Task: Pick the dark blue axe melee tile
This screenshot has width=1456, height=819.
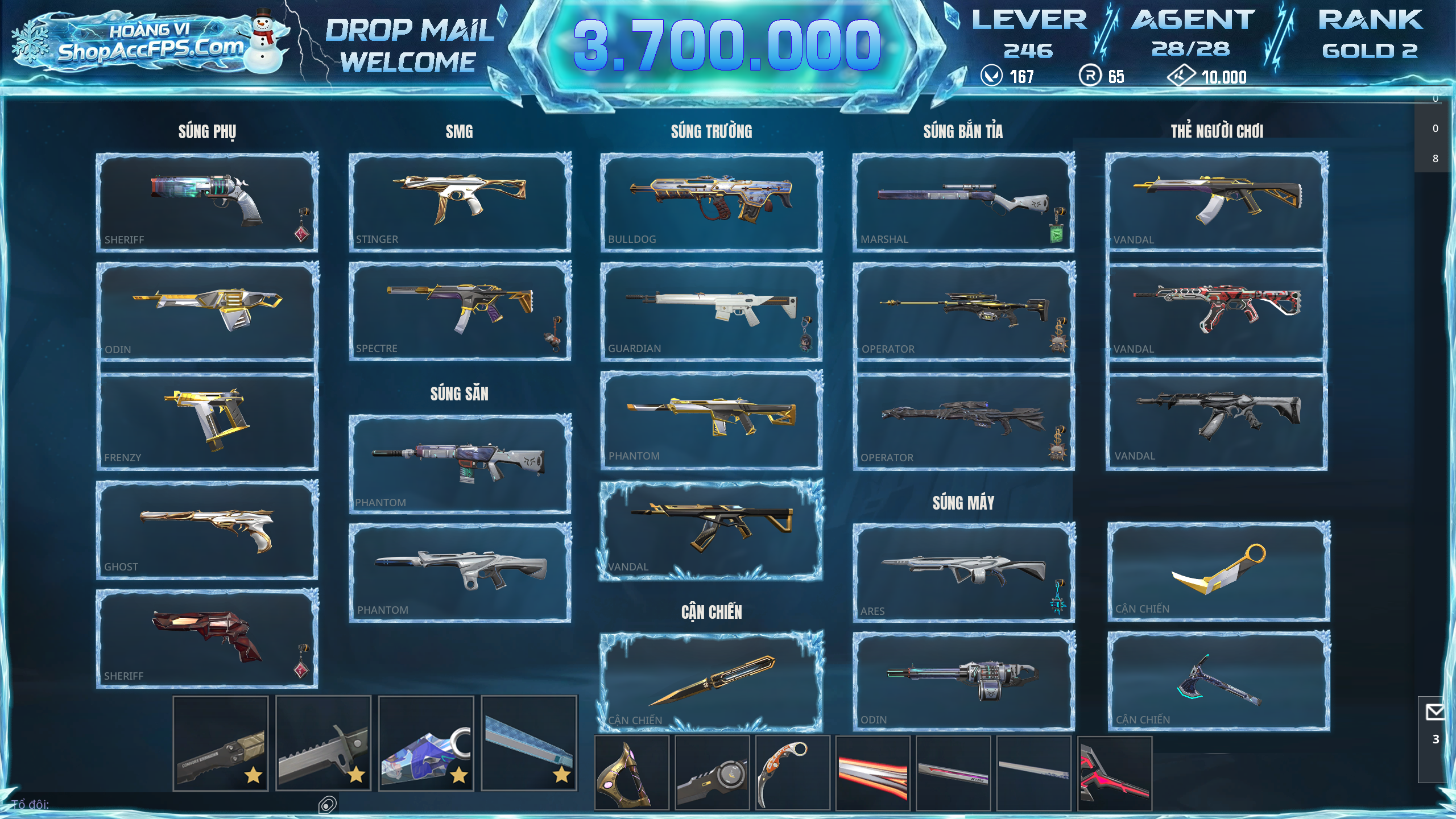Action: 1218,680
